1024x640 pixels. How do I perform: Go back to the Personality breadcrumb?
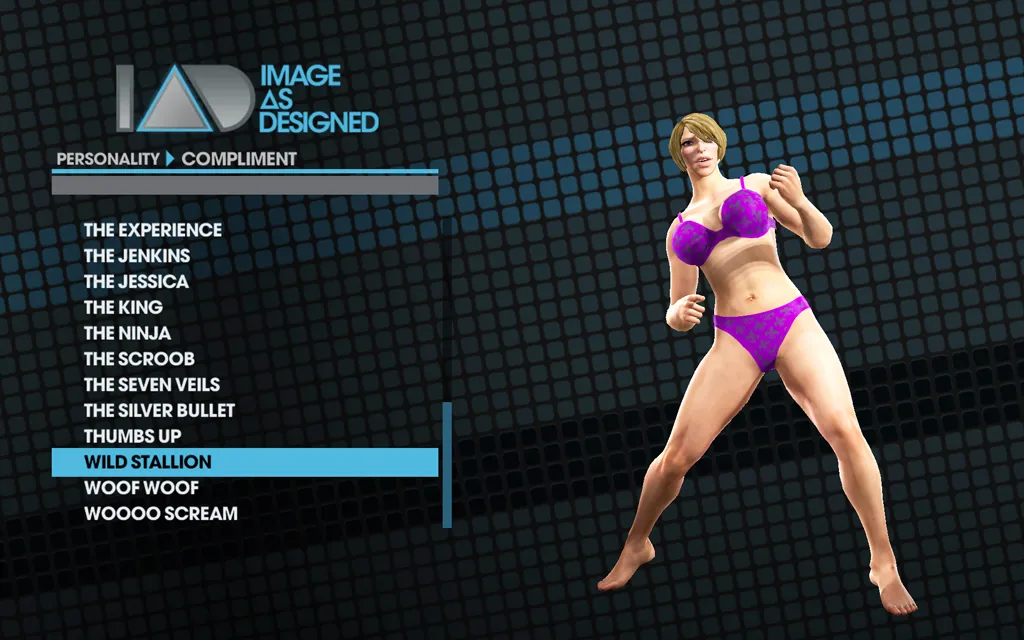(x=108, y=158)
